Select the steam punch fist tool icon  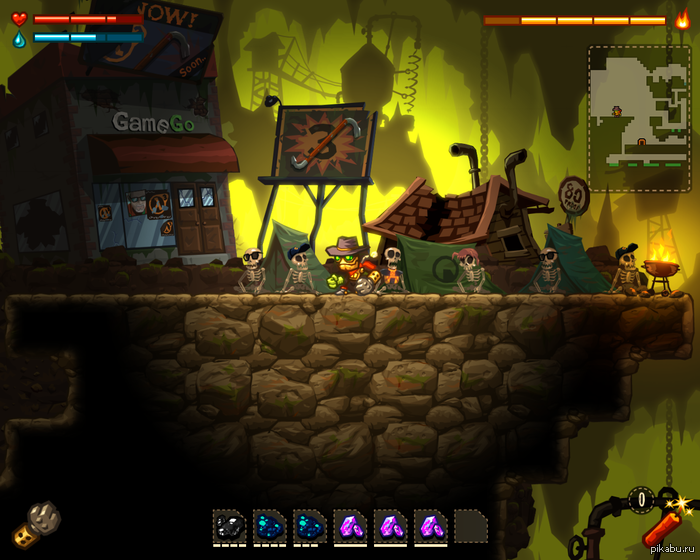tap(37, 522)
